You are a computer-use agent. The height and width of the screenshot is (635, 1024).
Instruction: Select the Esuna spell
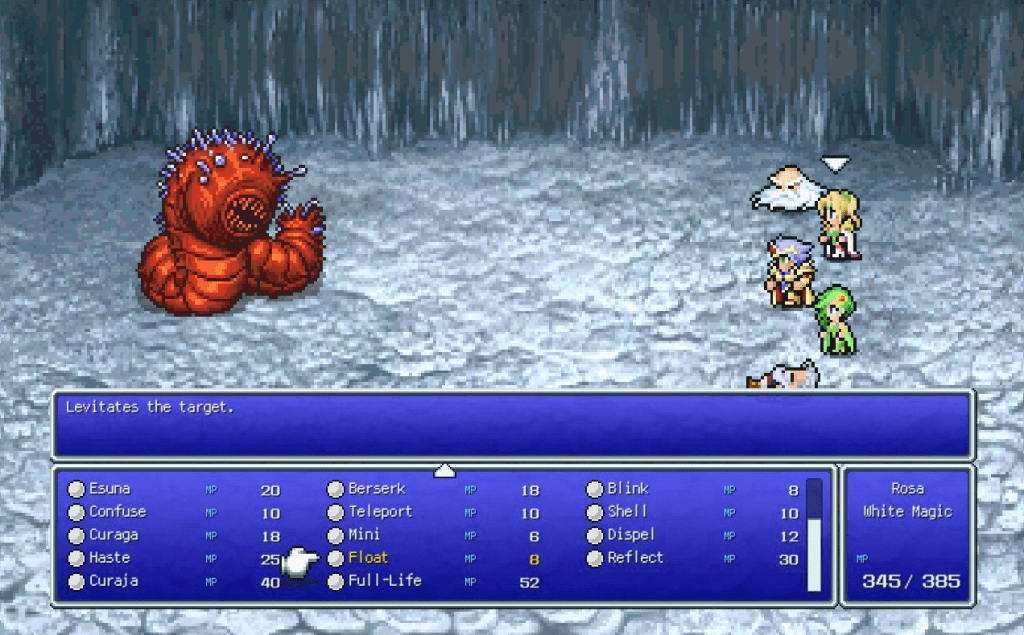(110, 489)
